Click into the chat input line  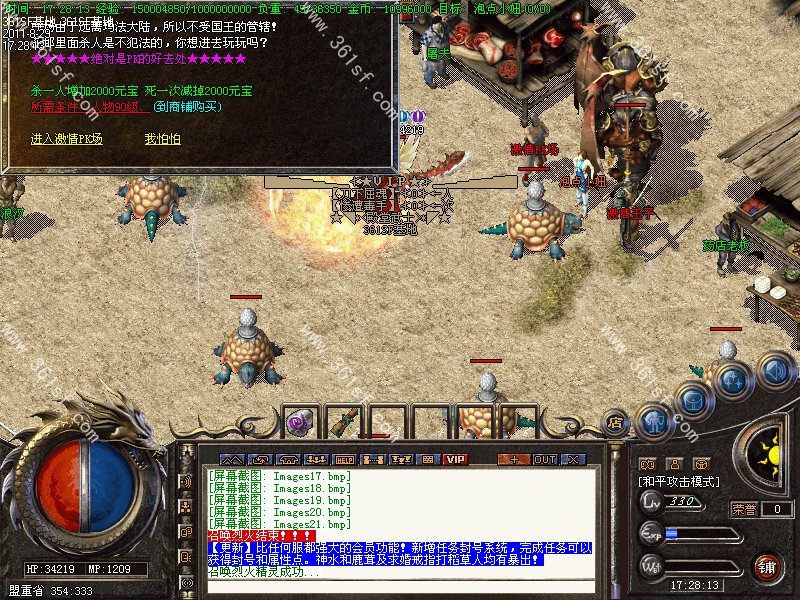(x=400, y=587)
